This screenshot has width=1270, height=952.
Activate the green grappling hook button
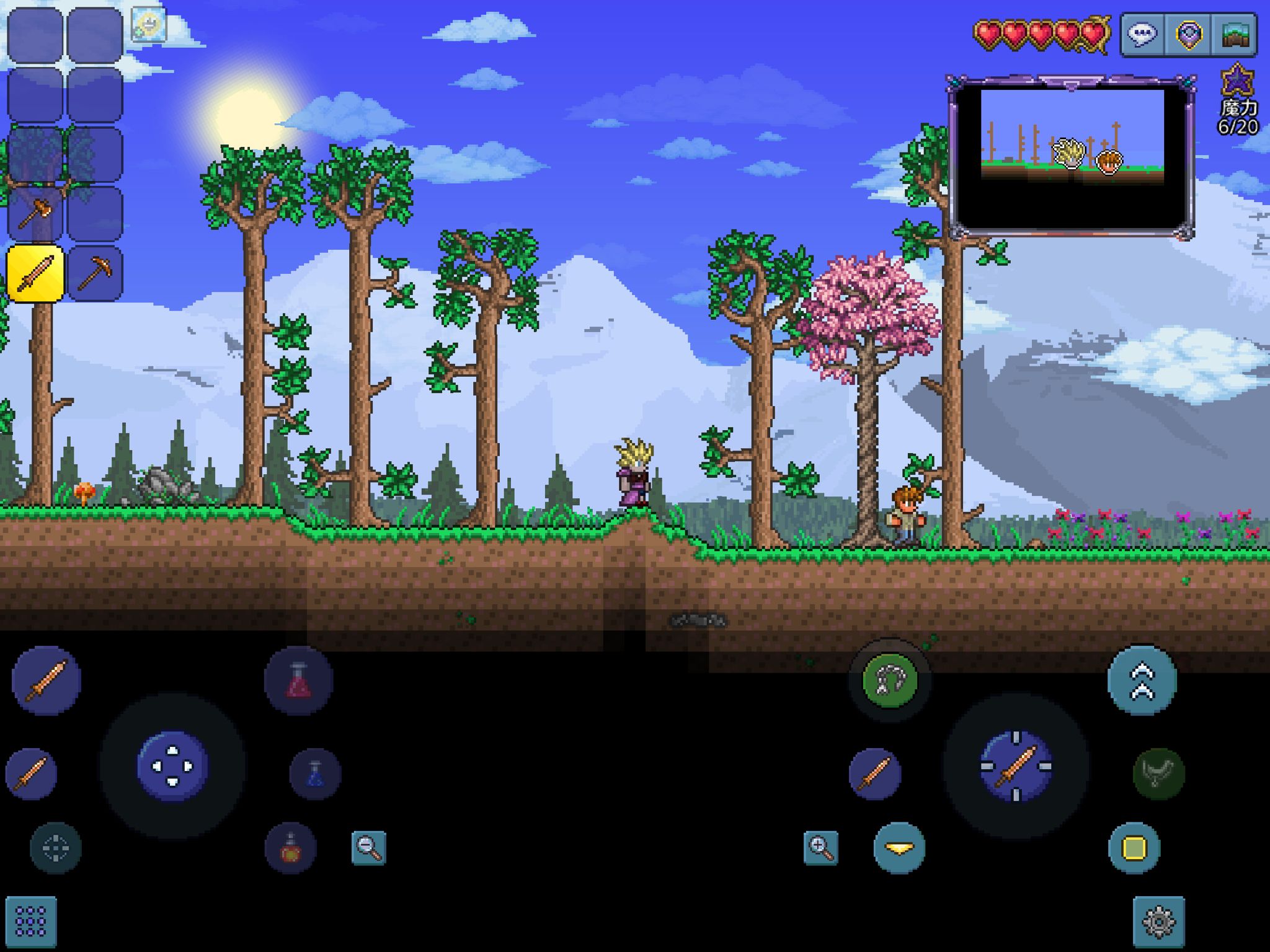(x=889, y=681)
